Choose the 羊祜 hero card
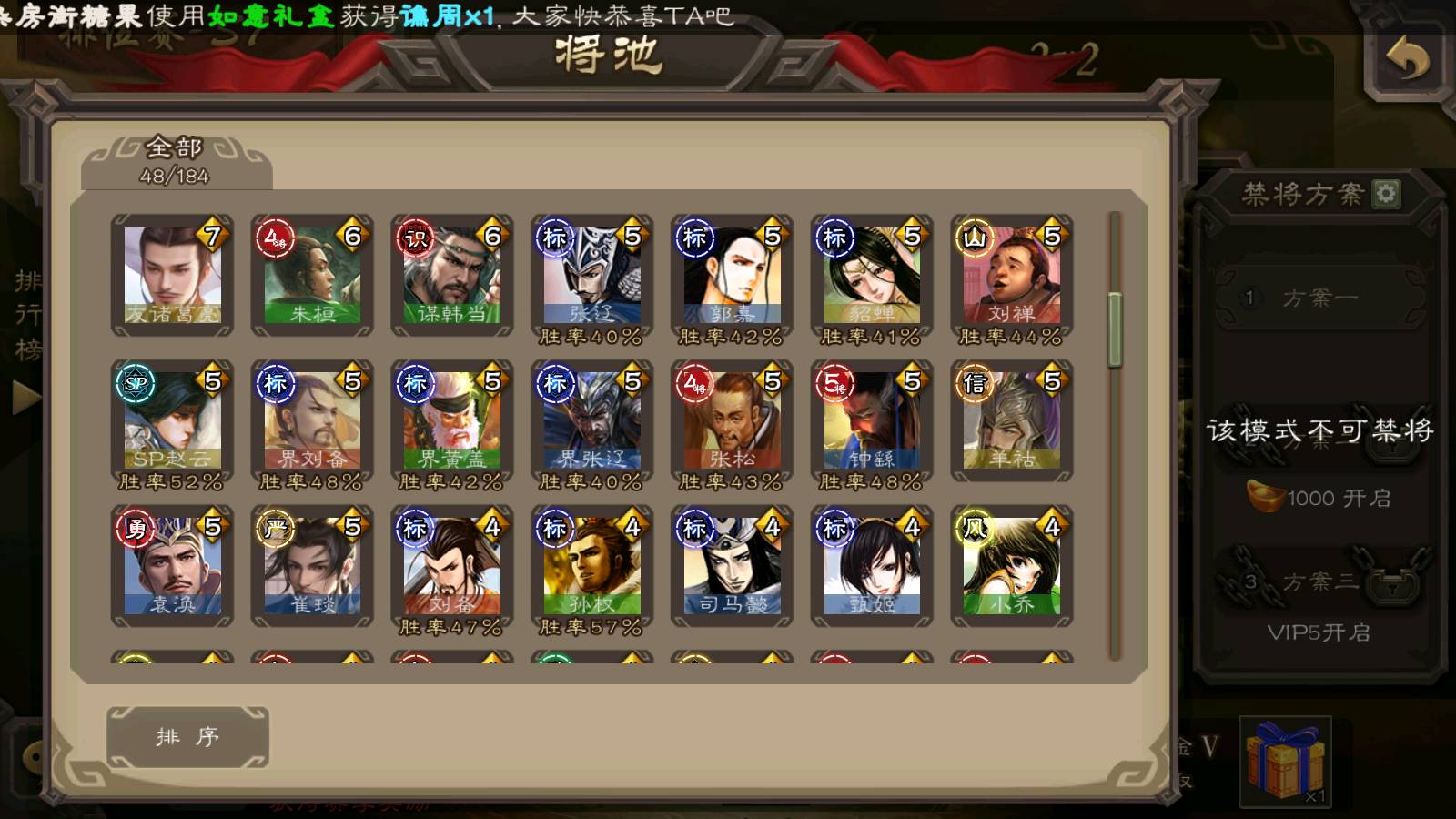 [1012, 420]
